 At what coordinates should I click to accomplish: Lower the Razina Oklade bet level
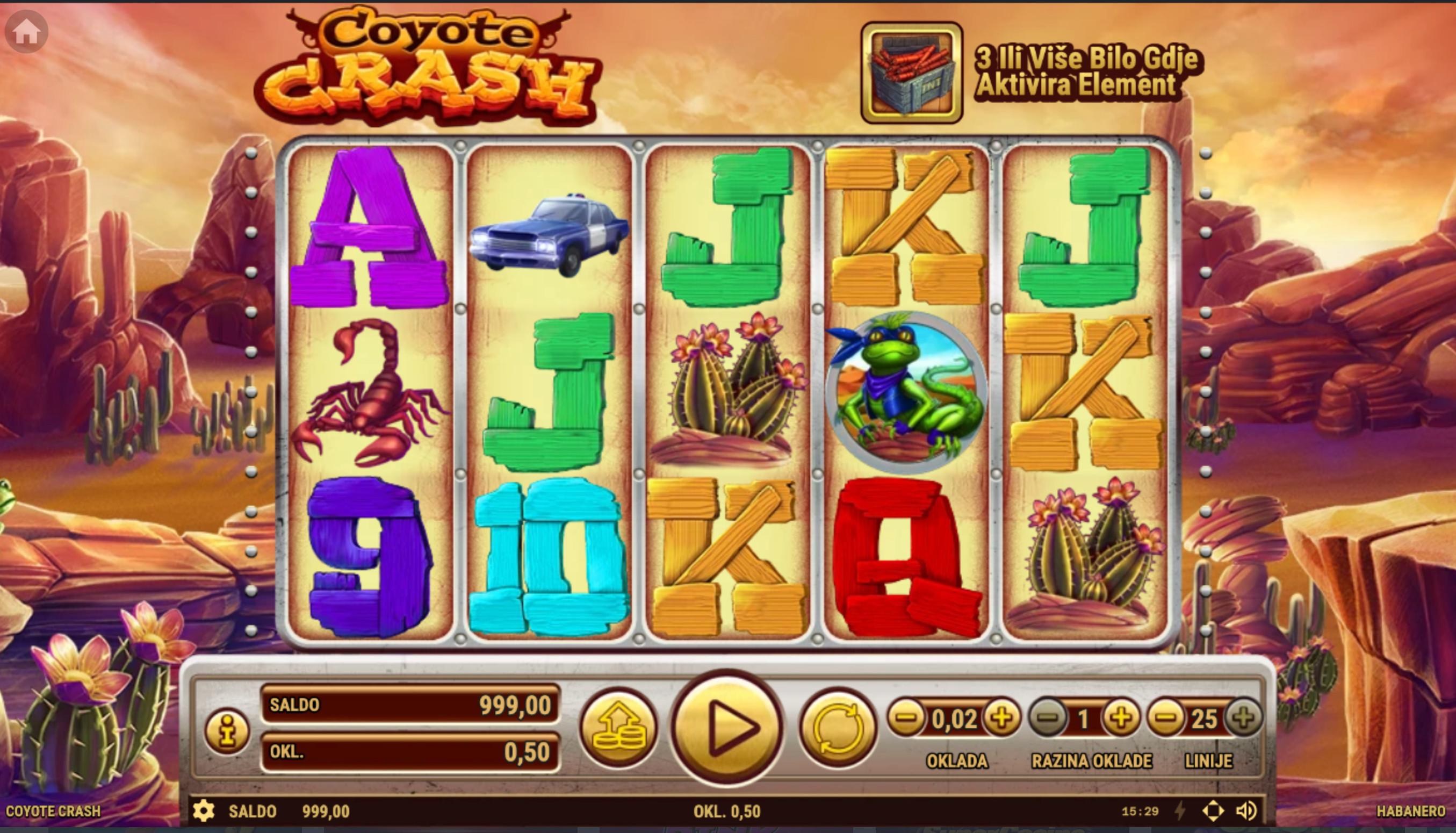pyautogui.click(x=1048, y=717)
